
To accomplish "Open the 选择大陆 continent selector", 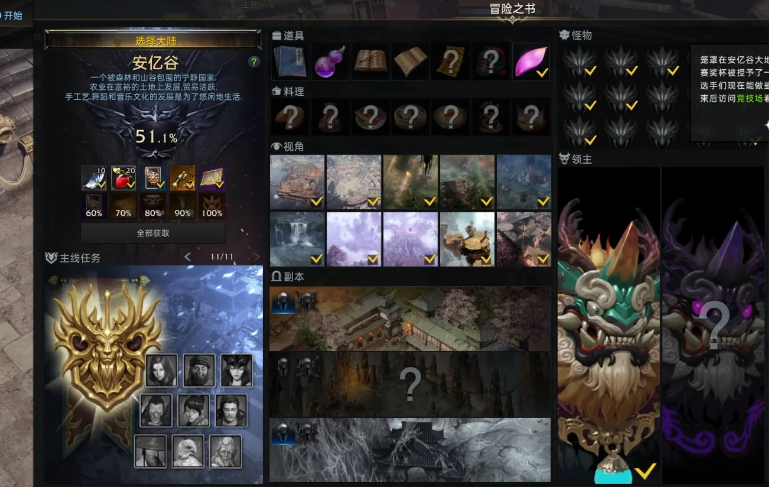I will click(154, 39).
